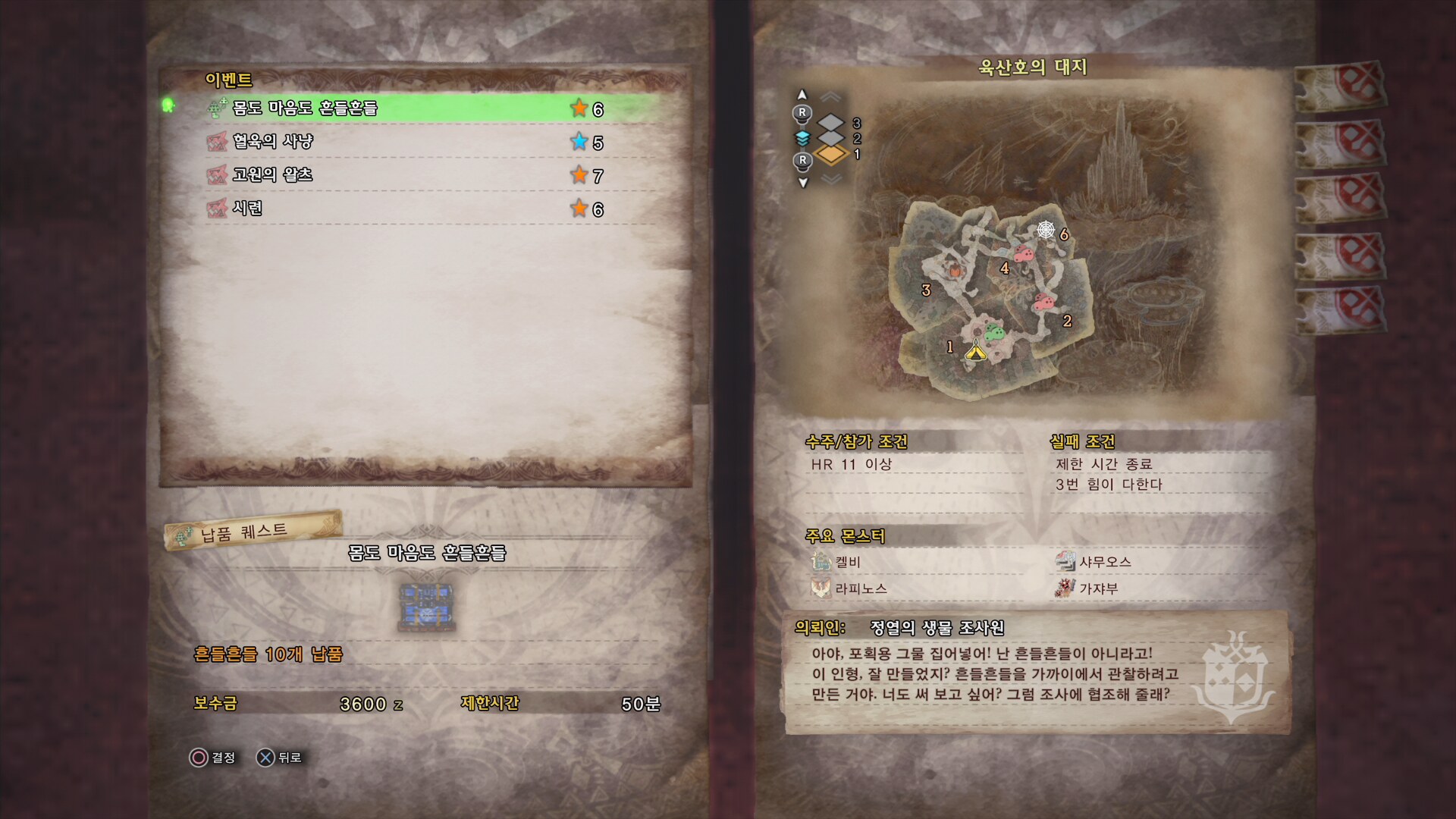Select the highlighted orange map layer 1

(x=832, y=155)
